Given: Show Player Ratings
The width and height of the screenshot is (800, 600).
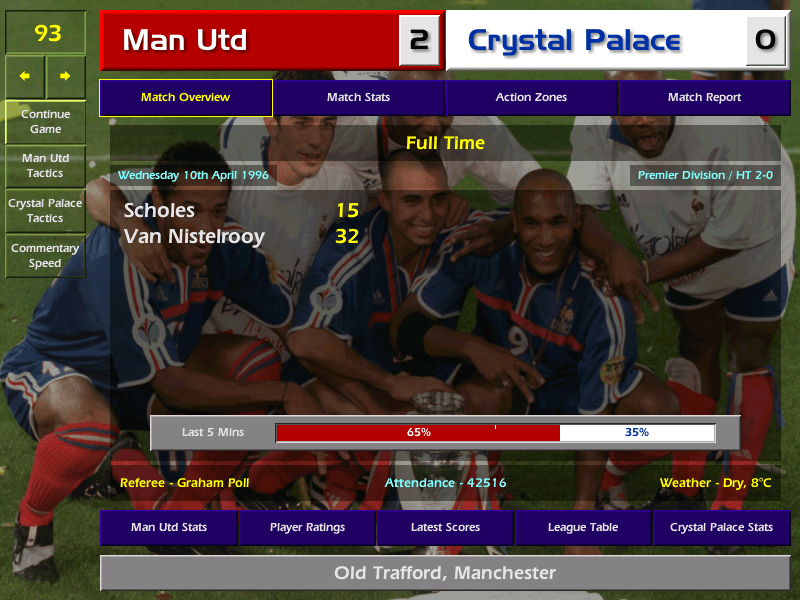Looking at the screenshot, I should point(307,527).
